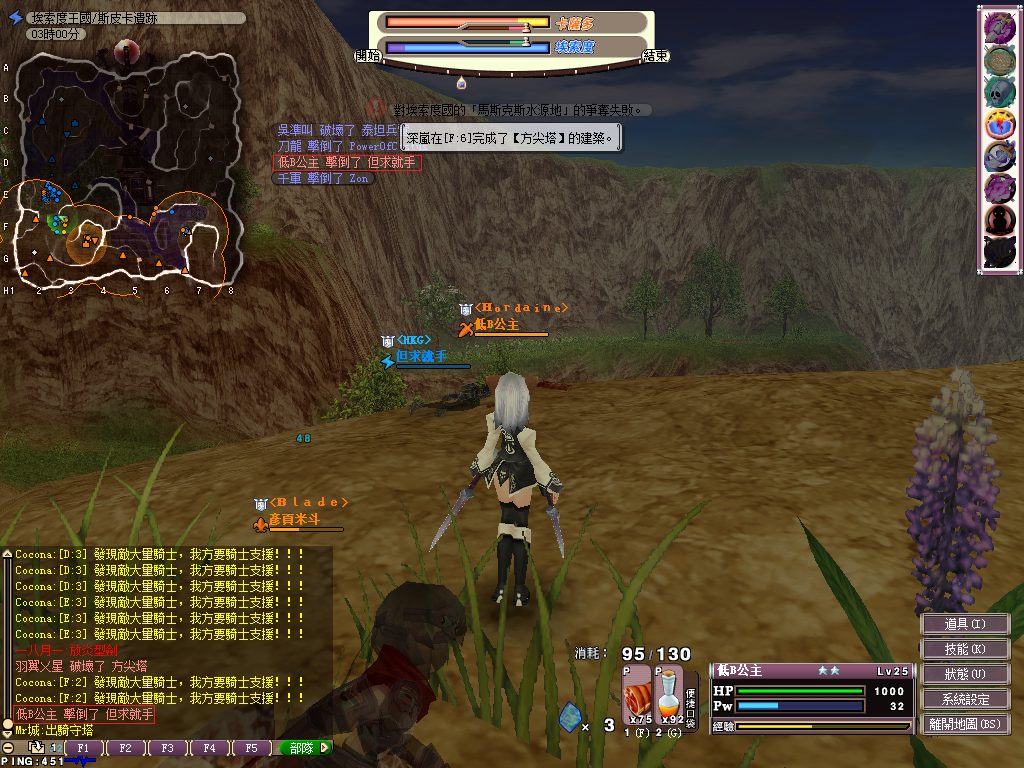Viewport: 1024px width, 768px height.
Task: Use the orange potion bottle item
Action: pyautogui.click(x=669, y=694)
